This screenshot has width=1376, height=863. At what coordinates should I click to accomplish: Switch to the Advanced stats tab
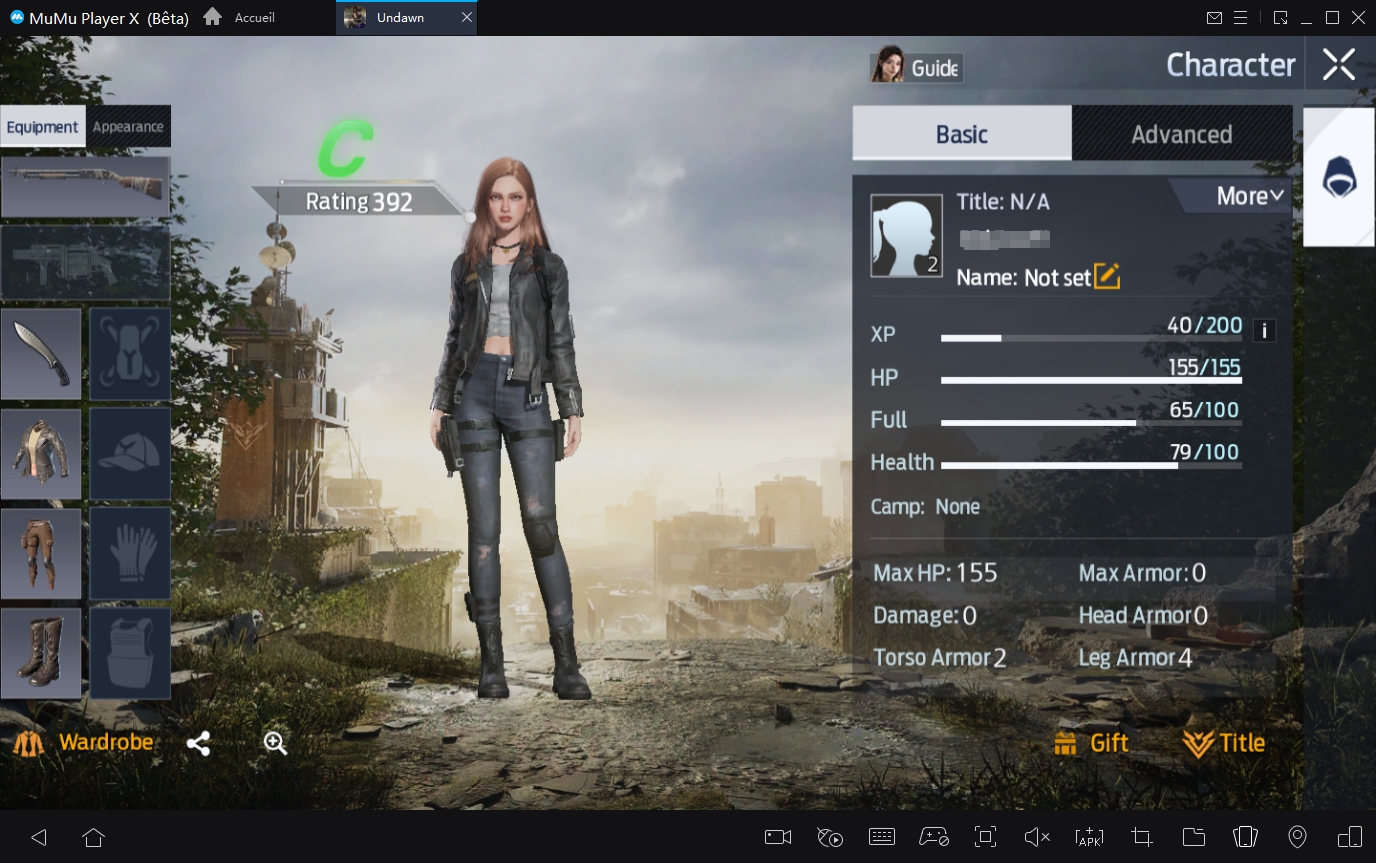pyautogui.click(x=1181, y=134)
